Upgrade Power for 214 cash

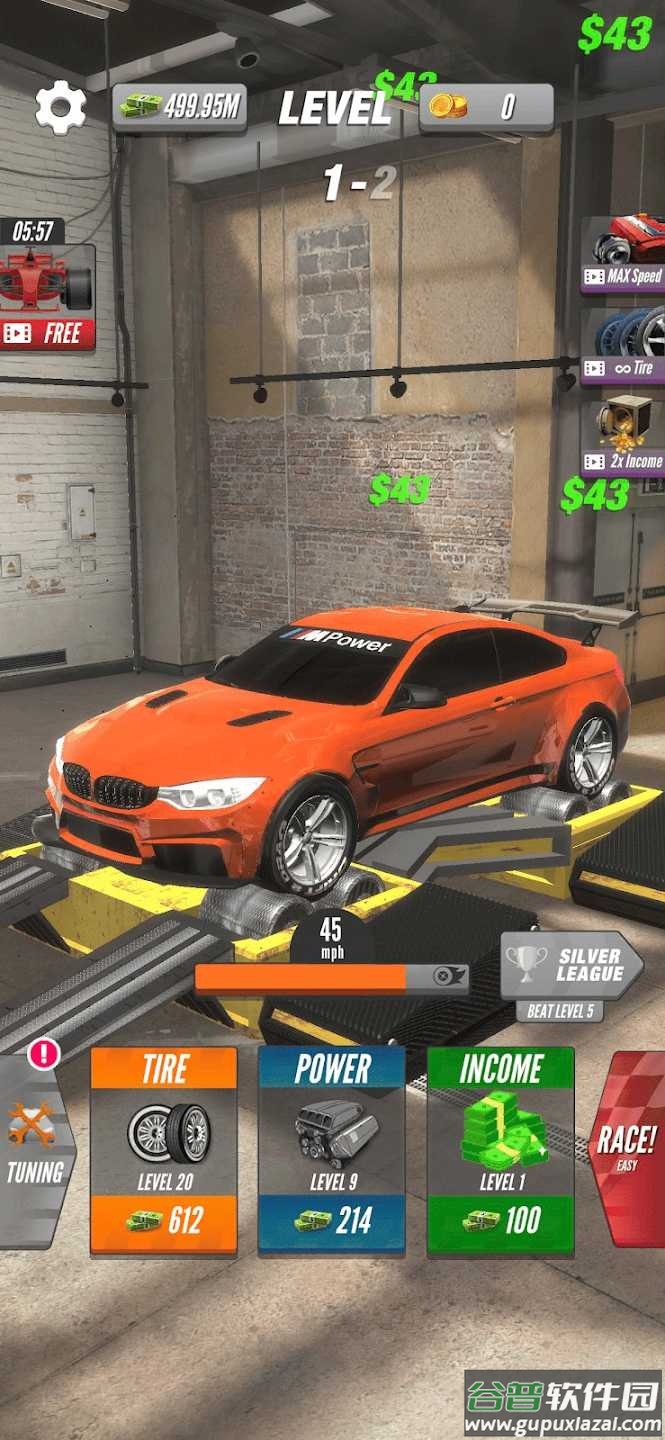coord(332,1150)
